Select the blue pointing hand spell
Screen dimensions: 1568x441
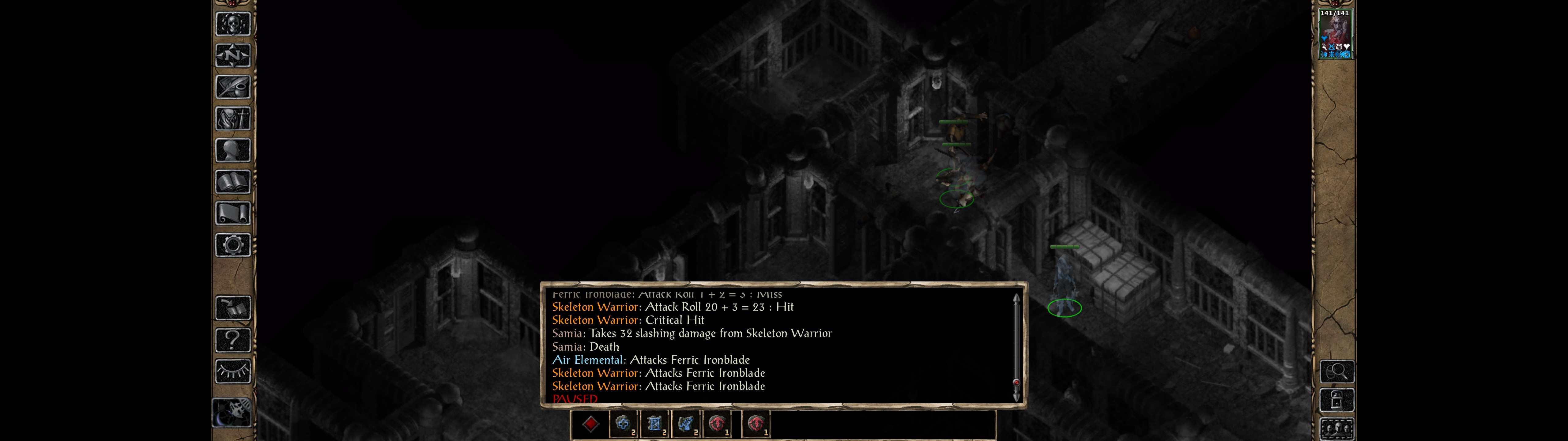pos(686,424)
